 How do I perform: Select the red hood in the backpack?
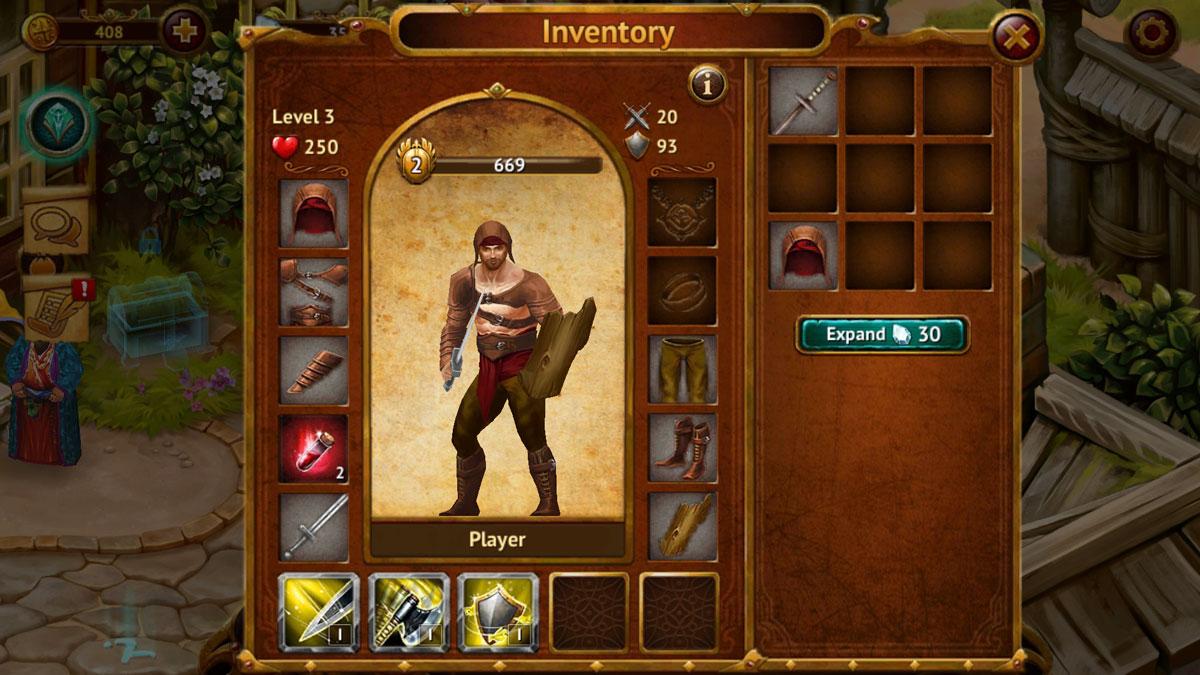coord(803,255)
